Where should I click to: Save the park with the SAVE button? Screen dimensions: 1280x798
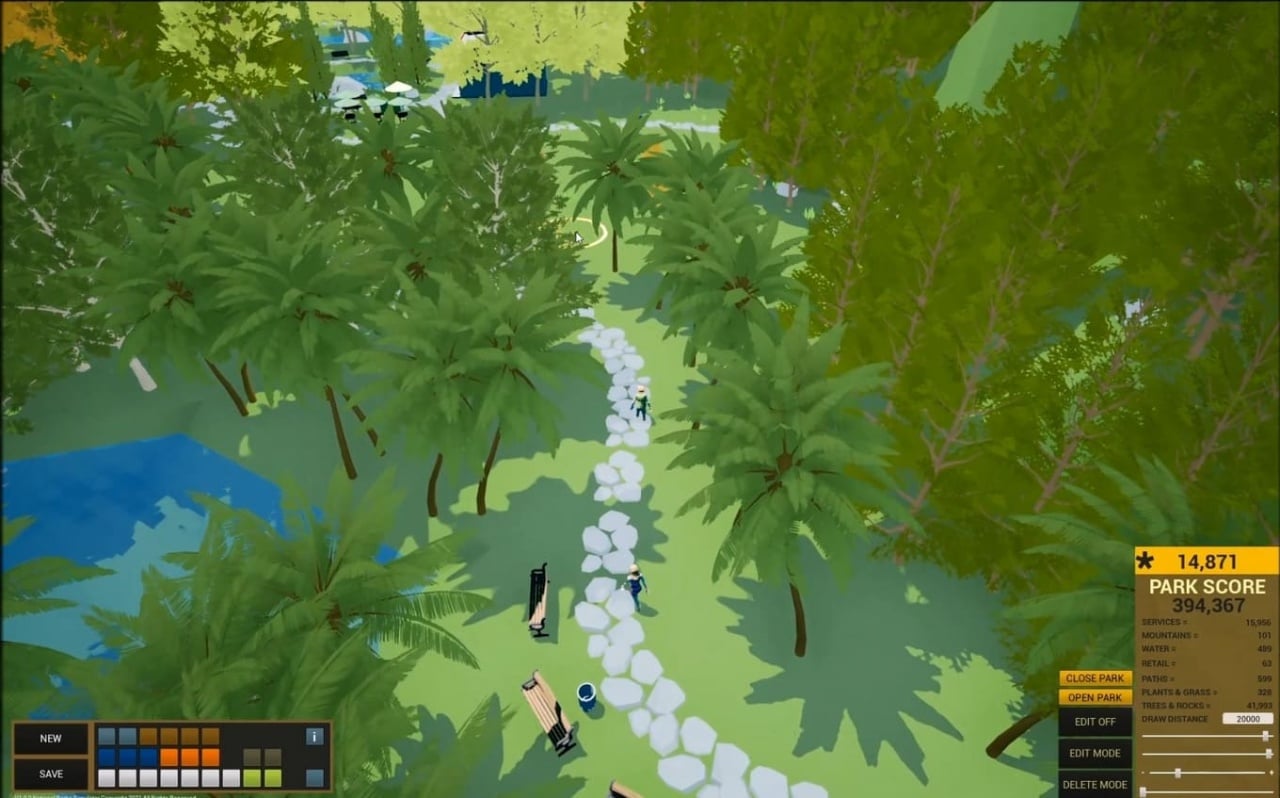coord(51,773)
